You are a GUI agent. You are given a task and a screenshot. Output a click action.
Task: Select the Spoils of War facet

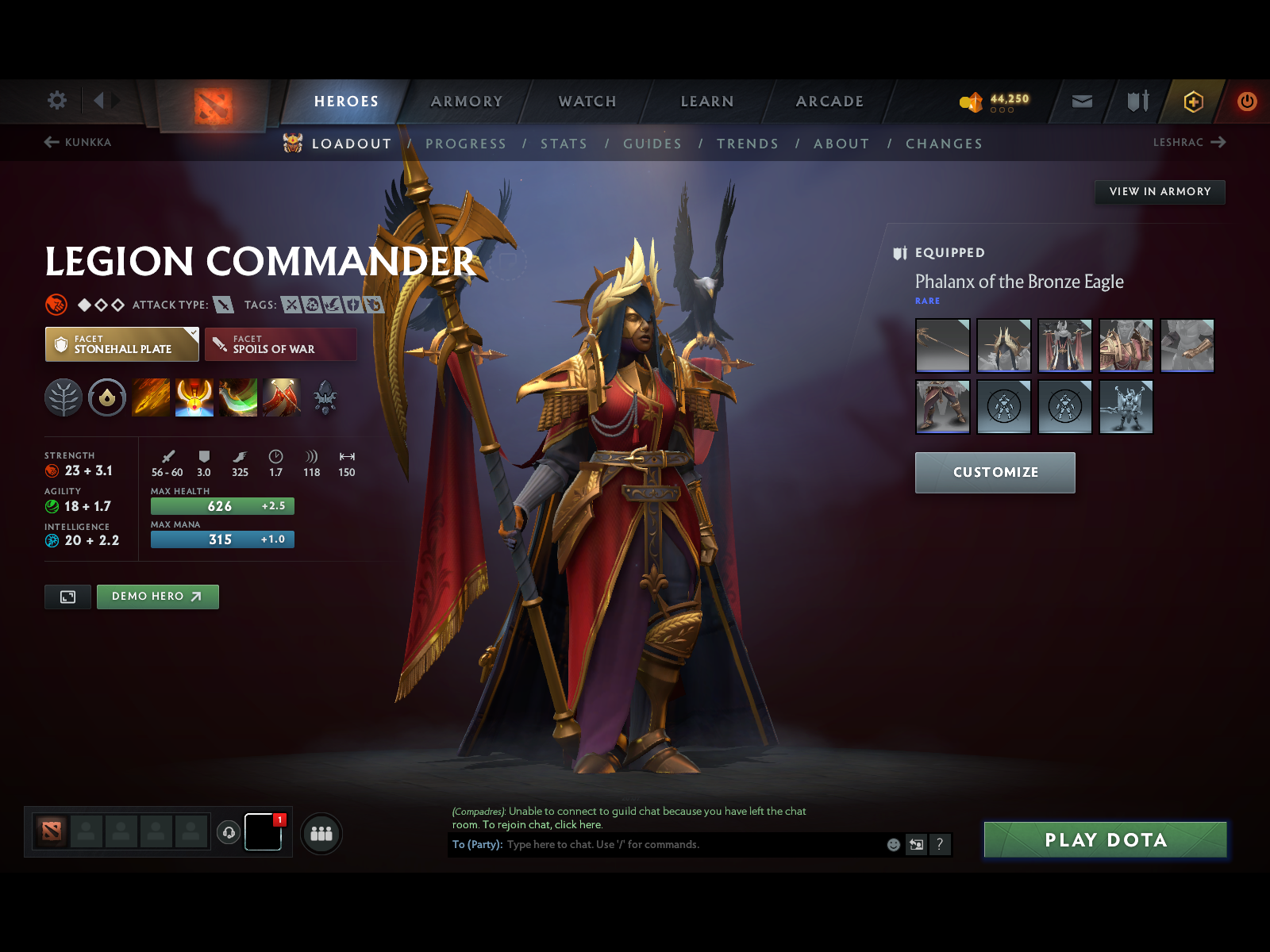click(280, 344)
